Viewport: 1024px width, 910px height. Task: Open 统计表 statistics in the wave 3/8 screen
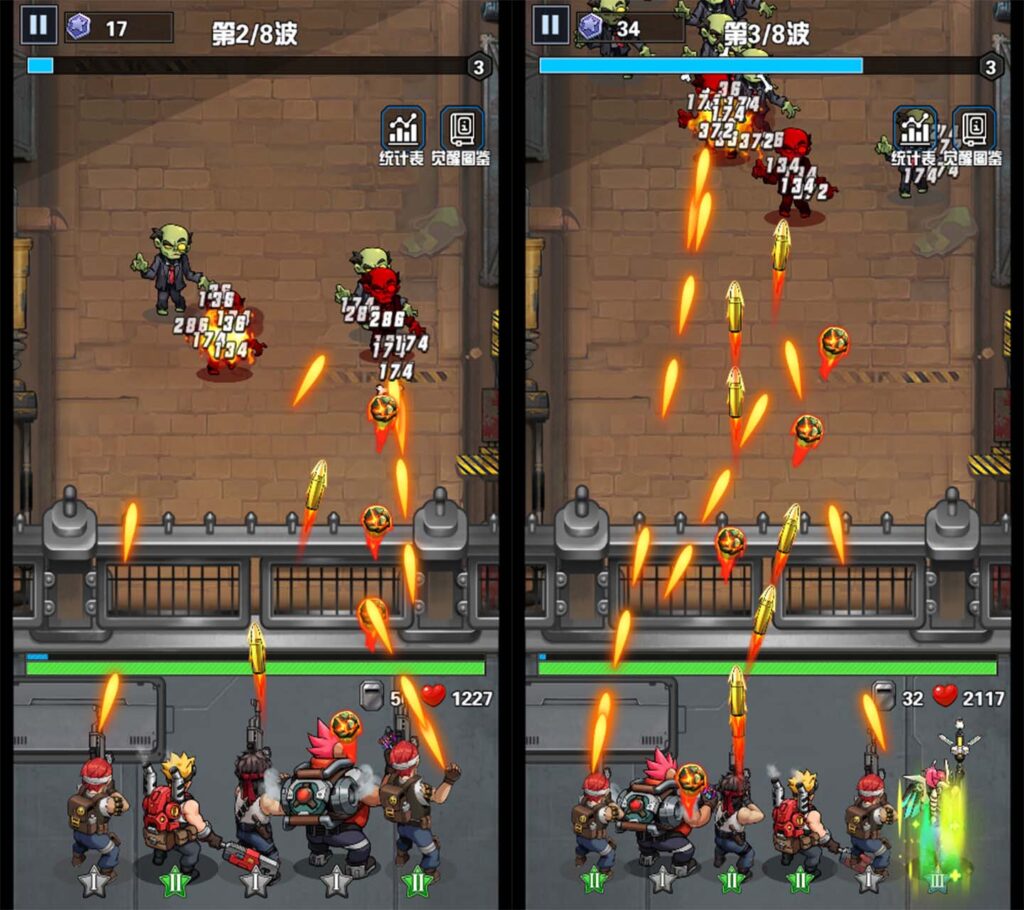point(915,130)
